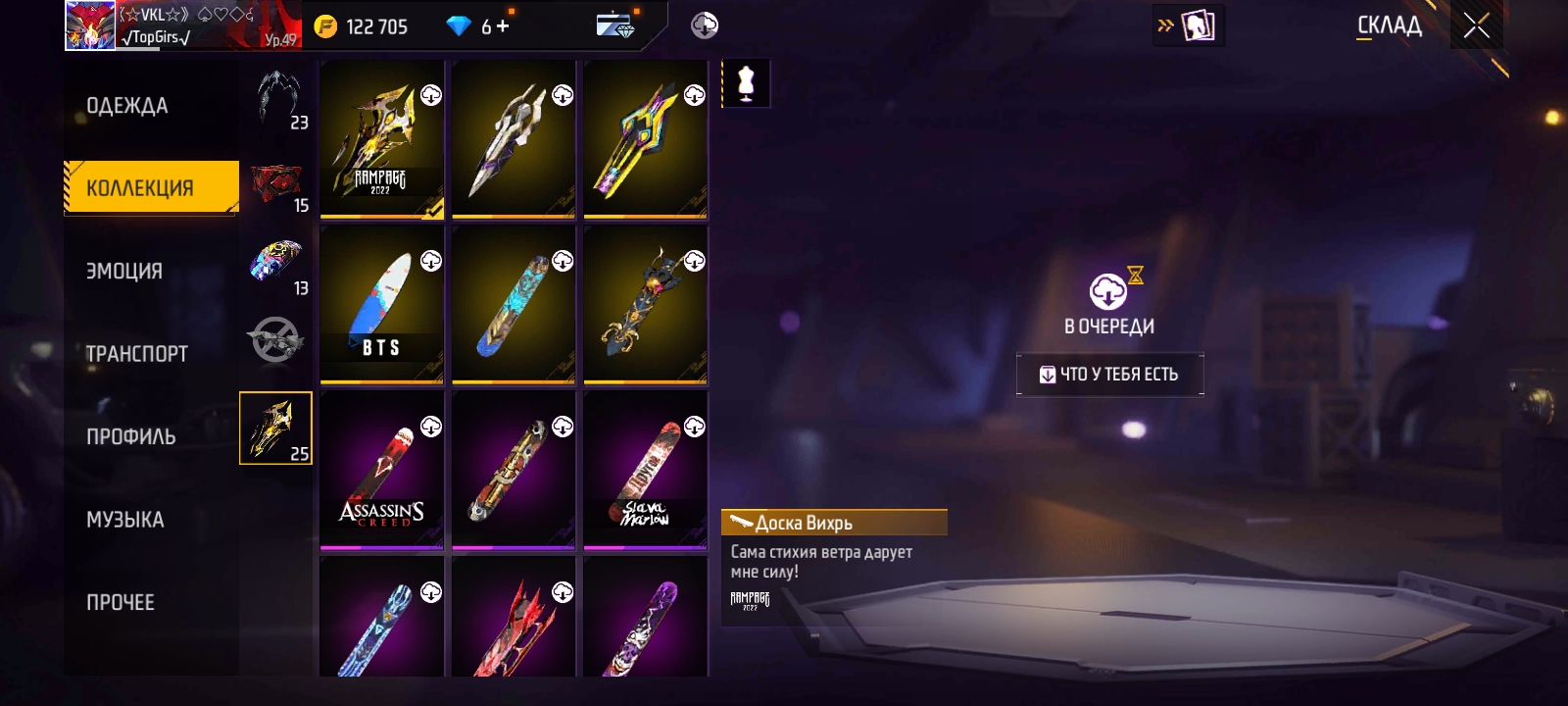The image size is (1568, 706).
Task: Close the СКЛАД screen
Action: (1476, 26)
